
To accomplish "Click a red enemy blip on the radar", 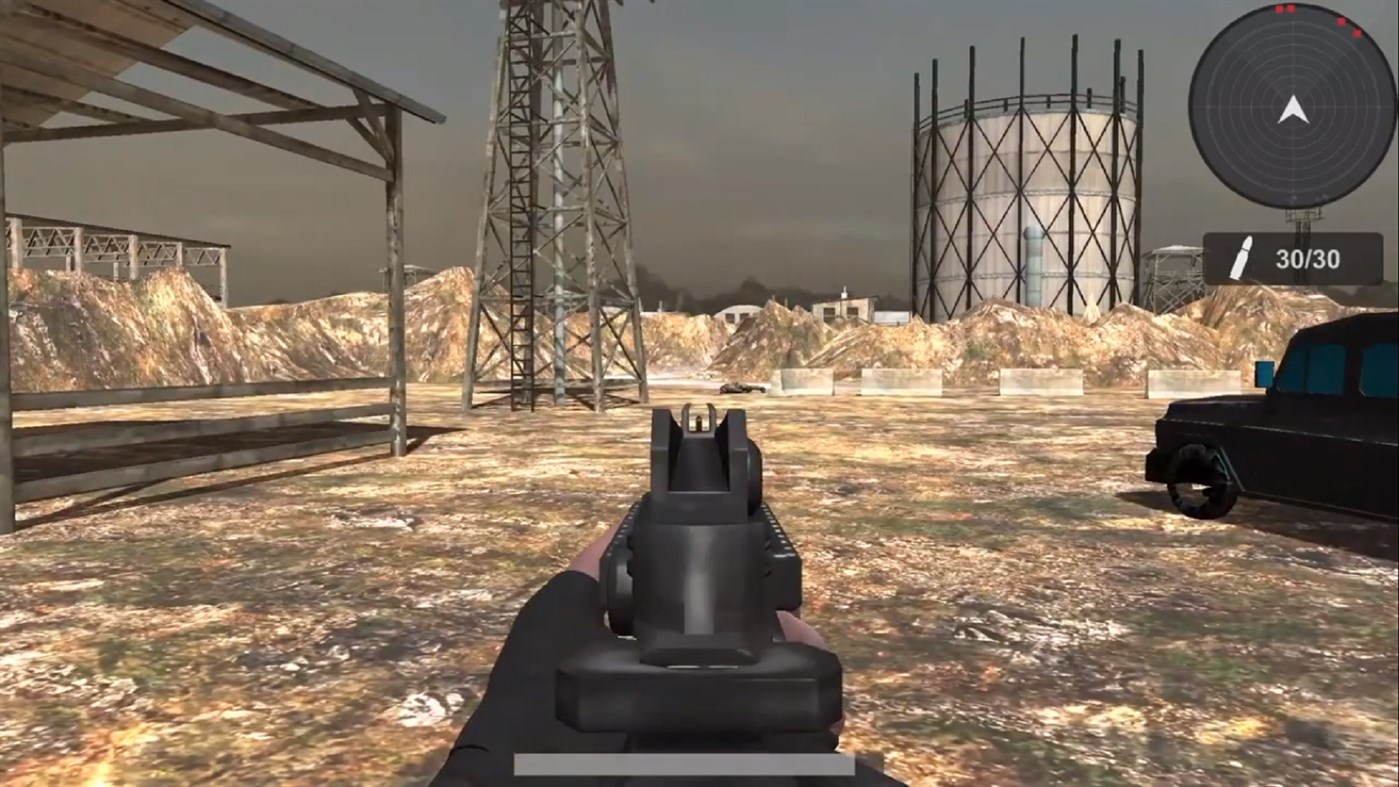I will 1342,22.
